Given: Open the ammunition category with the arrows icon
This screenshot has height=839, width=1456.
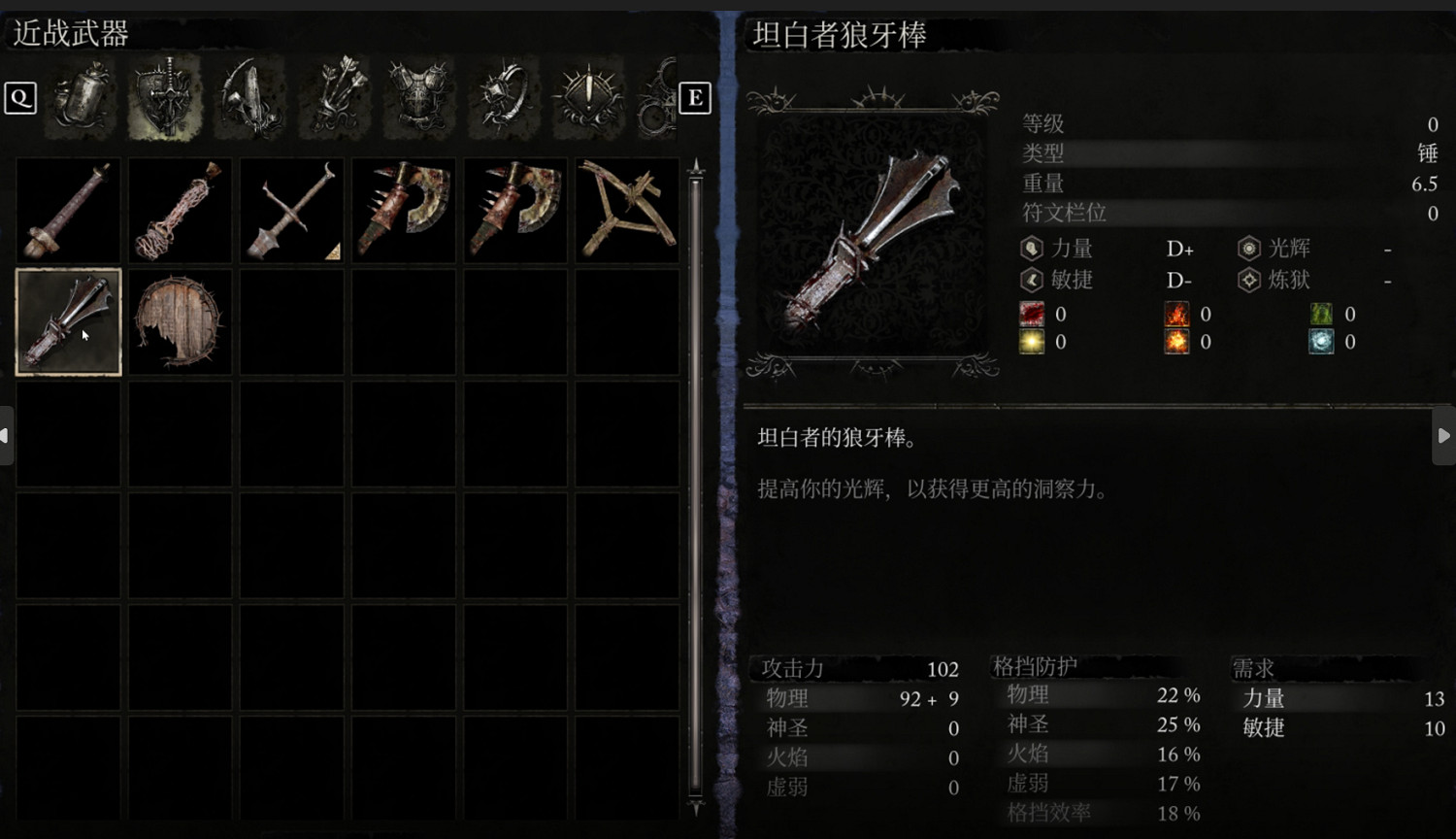Looking at the screenshot, I should [333, 97].
